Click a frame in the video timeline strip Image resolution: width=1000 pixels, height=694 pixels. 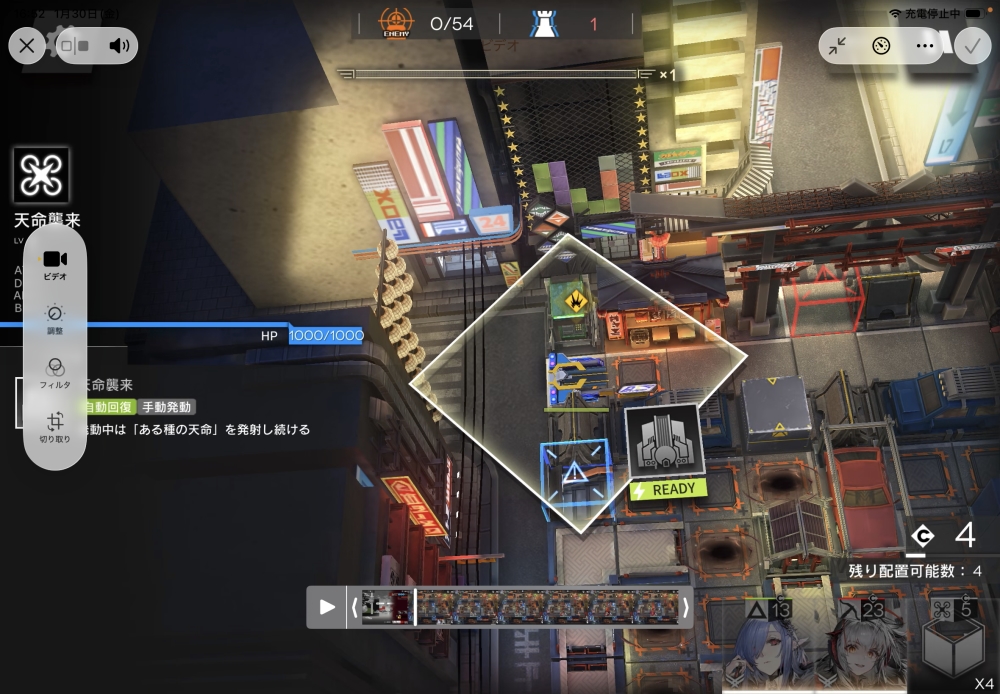click(548, 607)
